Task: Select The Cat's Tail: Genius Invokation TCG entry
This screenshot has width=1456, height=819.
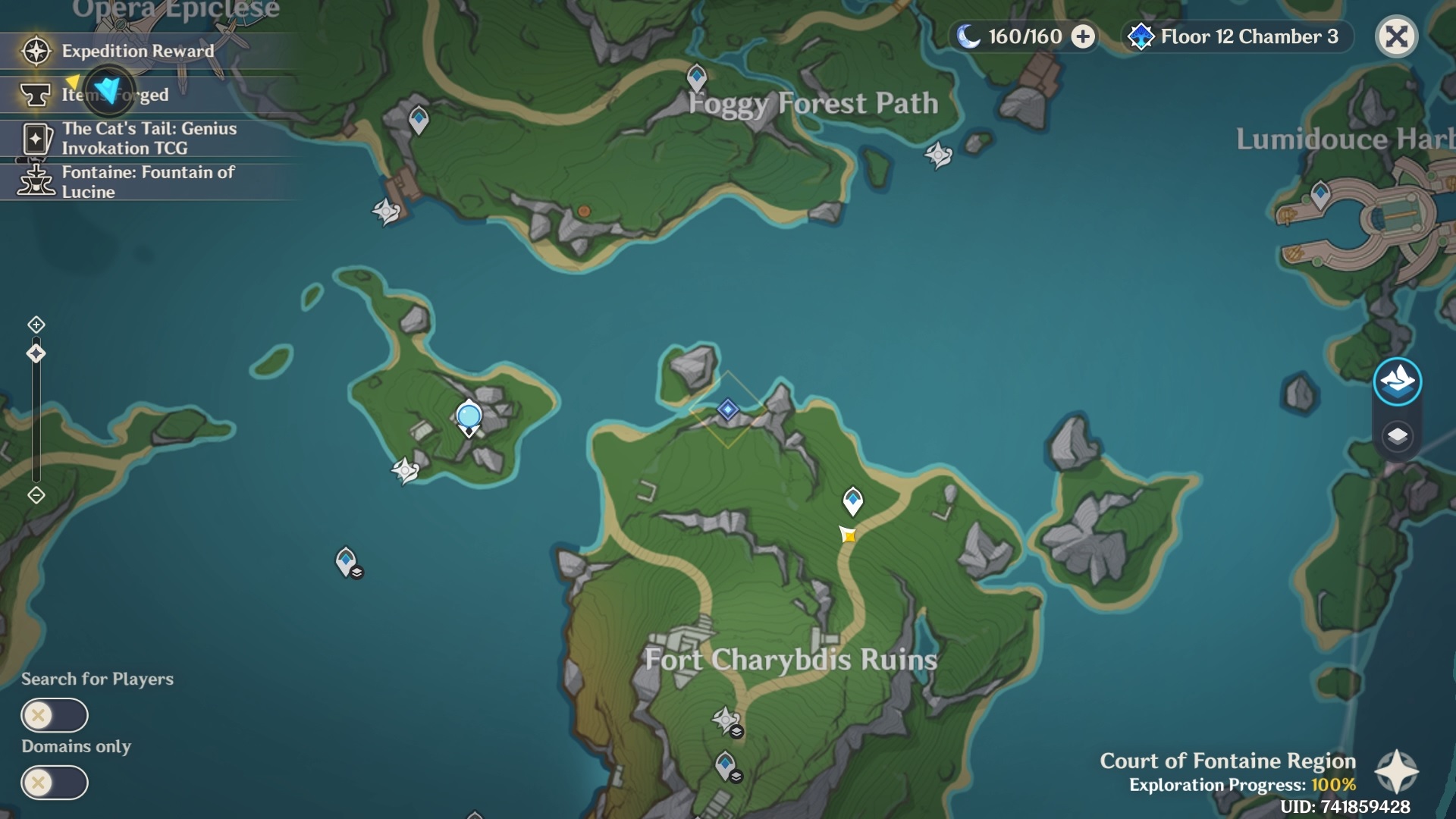Action: click(x=149, y=138)
